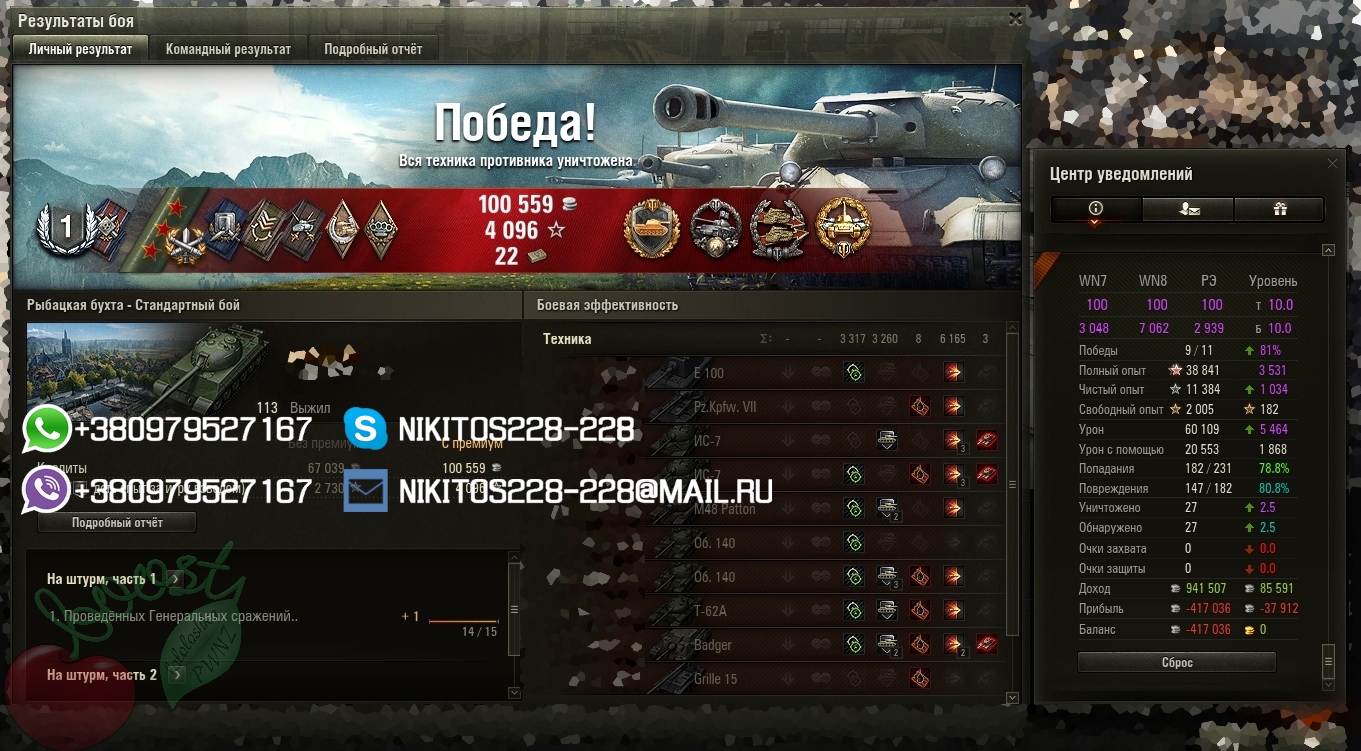The width and height of the screenshot is (1361, 751).
Task: Open the info tab in notification center
Action: click(1095, 208)
